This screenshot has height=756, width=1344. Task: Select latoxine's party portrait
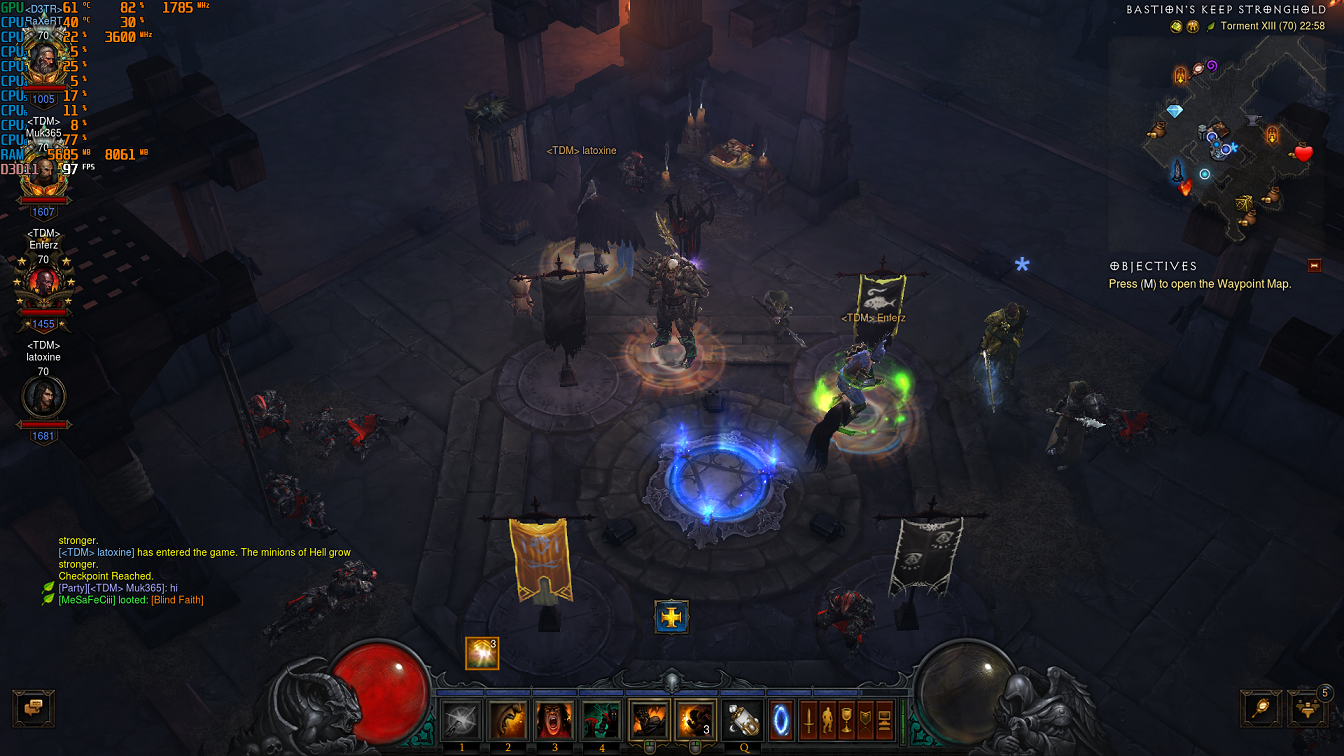44,397
